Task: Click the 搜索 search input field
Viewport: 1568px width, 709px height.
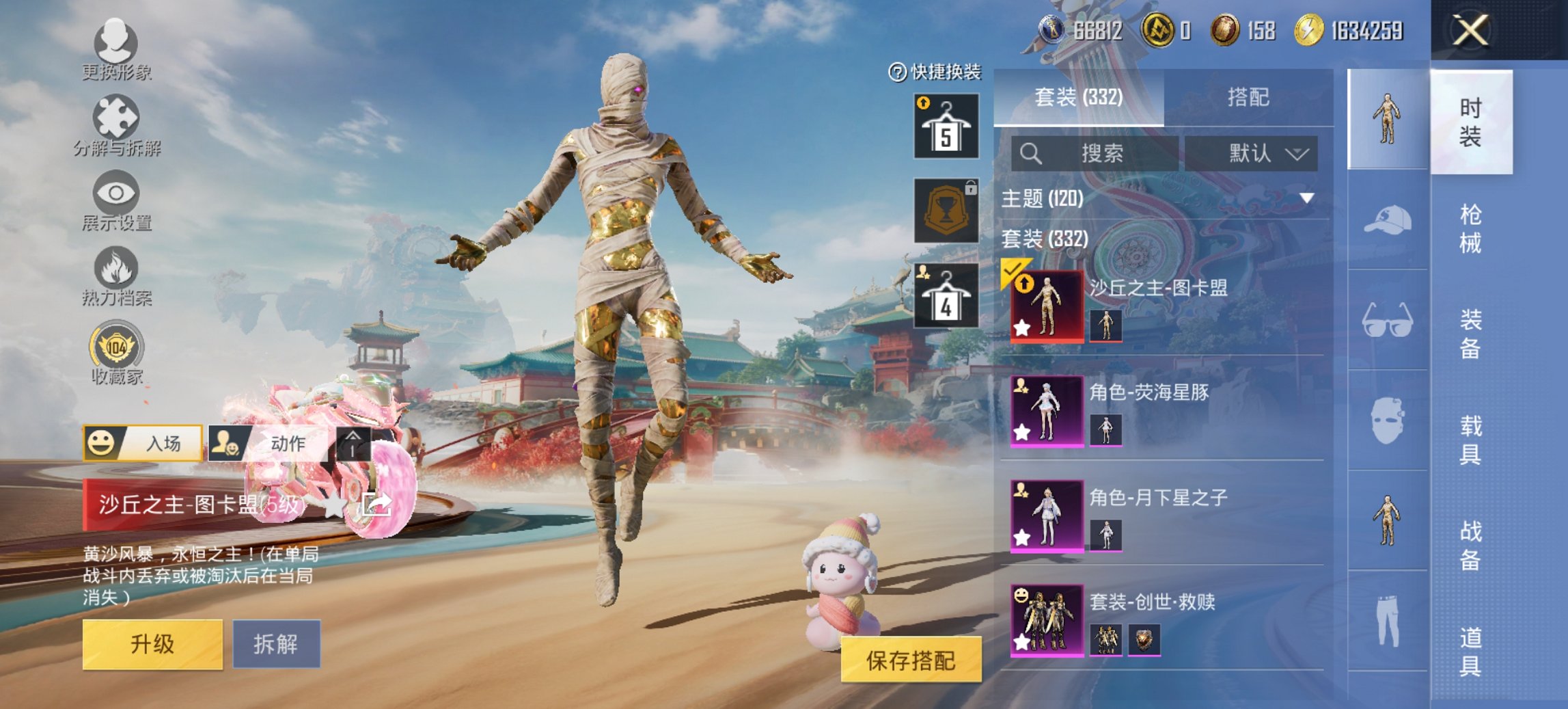Action: [1093, 154]
